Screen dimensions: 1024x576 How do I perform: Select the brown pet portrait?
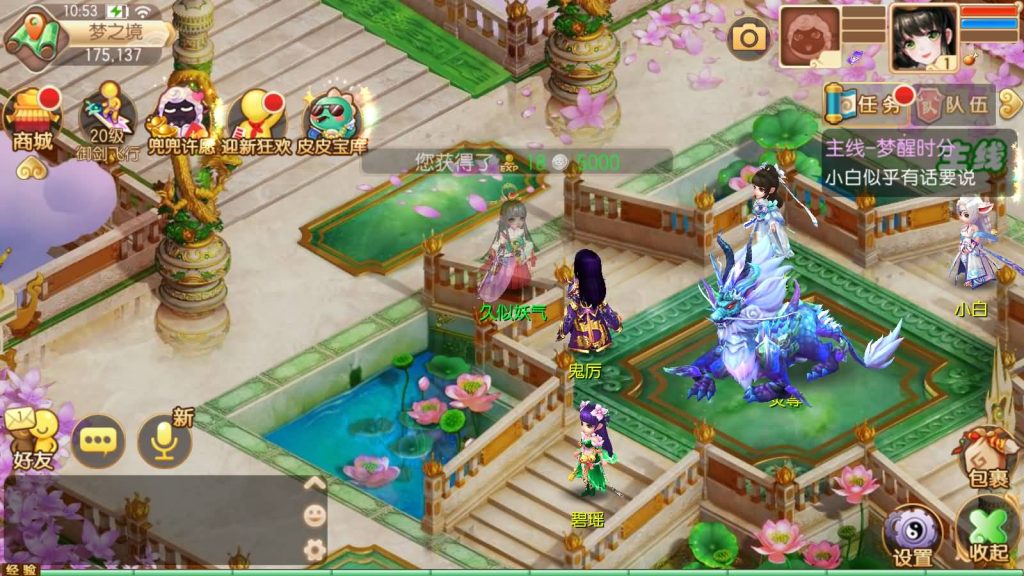[810, 38]
